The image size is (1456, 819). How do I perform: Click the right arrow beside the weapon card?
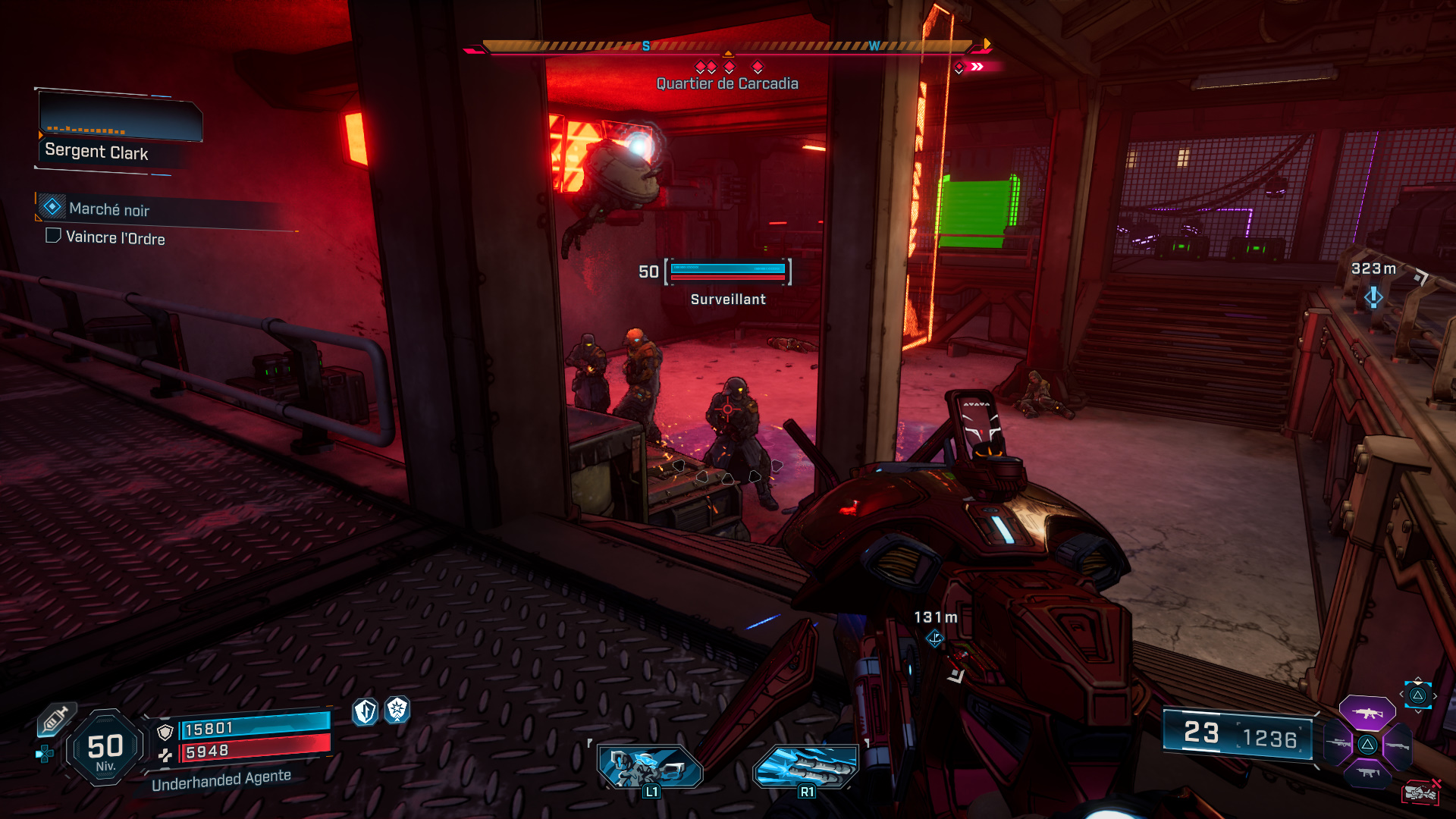click(x=1435, y=695)
